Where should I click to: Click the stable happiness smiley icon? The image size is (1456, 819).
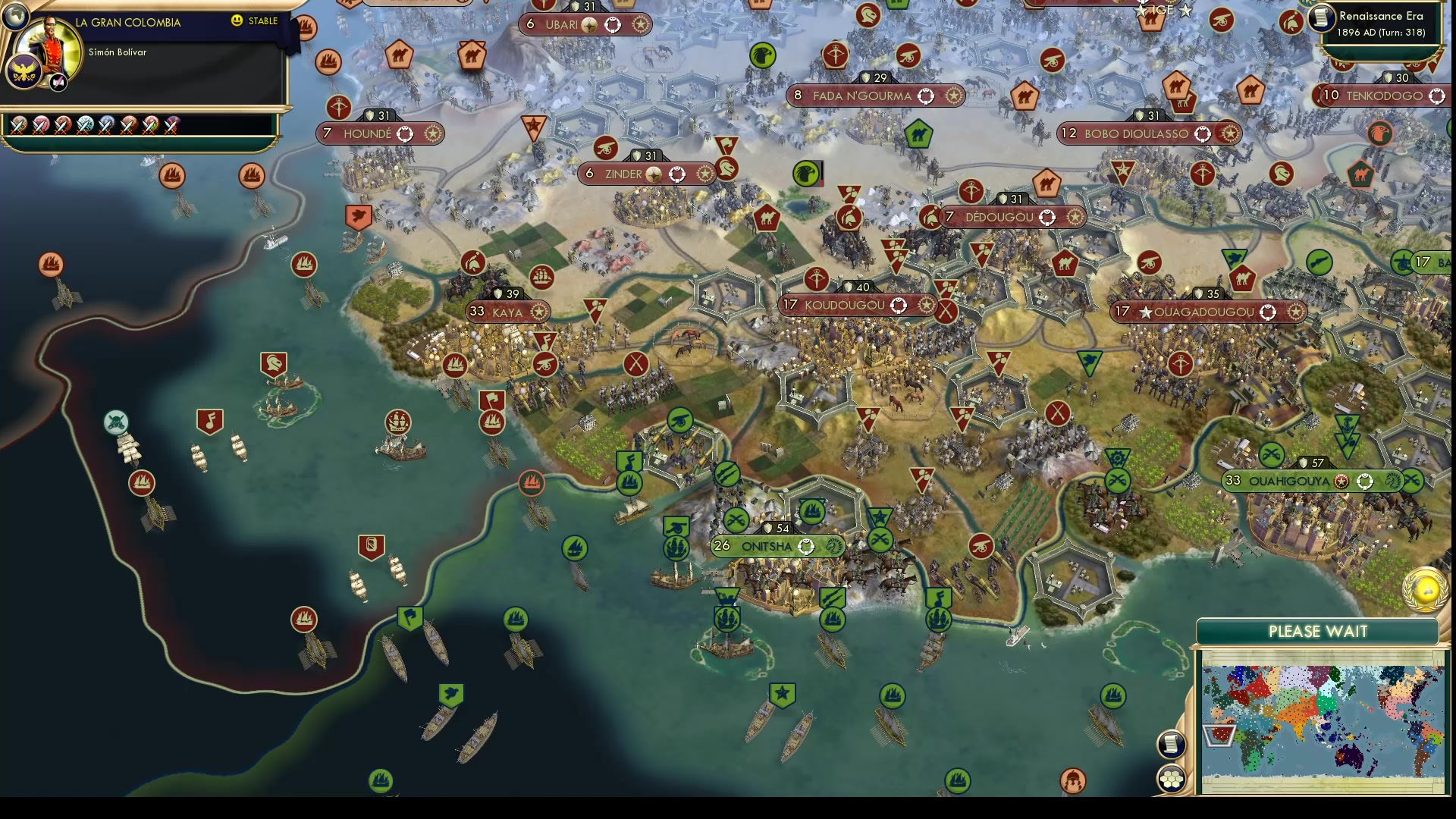[238, 22]
